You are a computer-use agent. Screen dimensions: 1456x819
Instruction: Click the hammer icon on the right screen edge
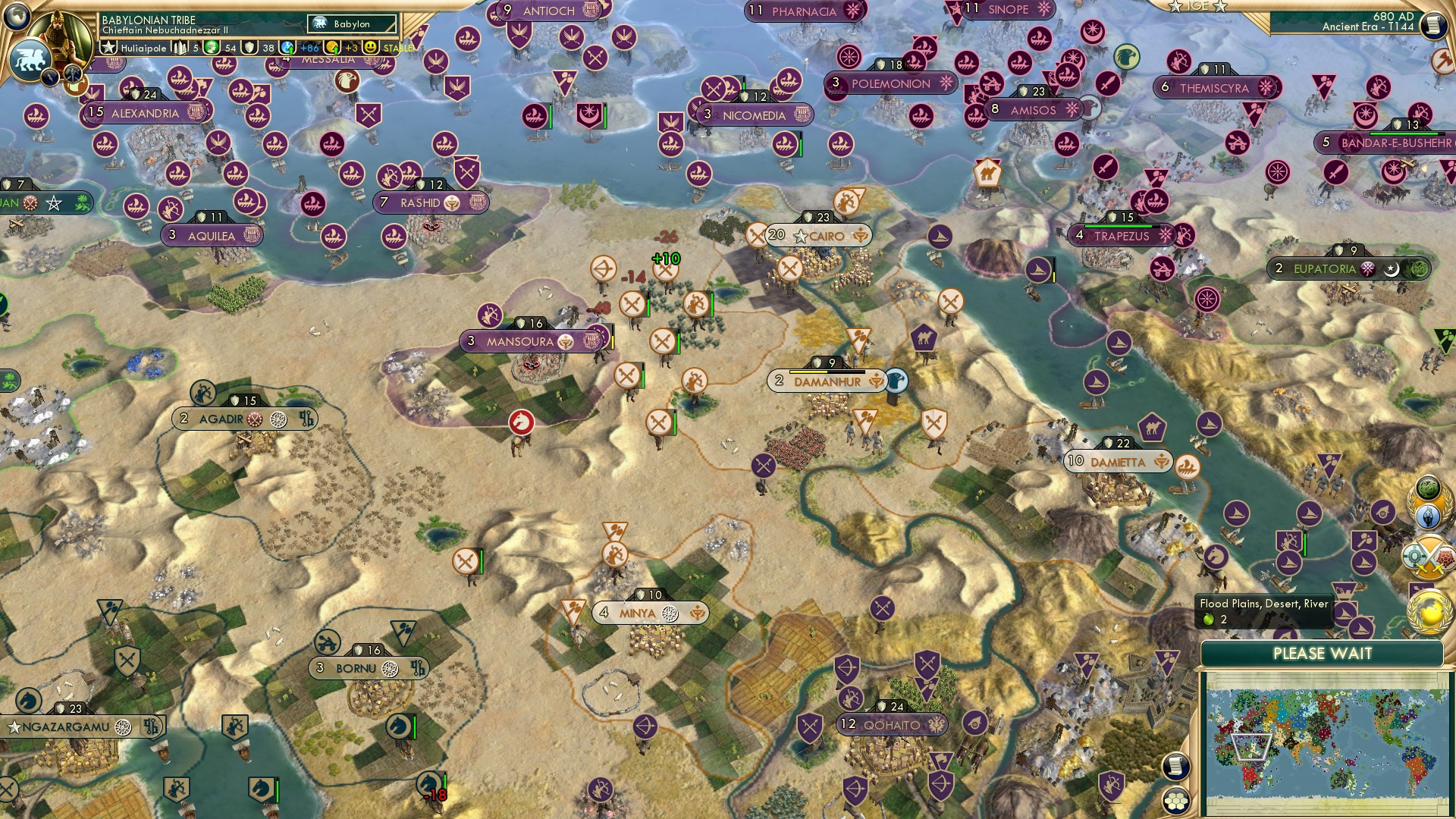(1442, 59)
